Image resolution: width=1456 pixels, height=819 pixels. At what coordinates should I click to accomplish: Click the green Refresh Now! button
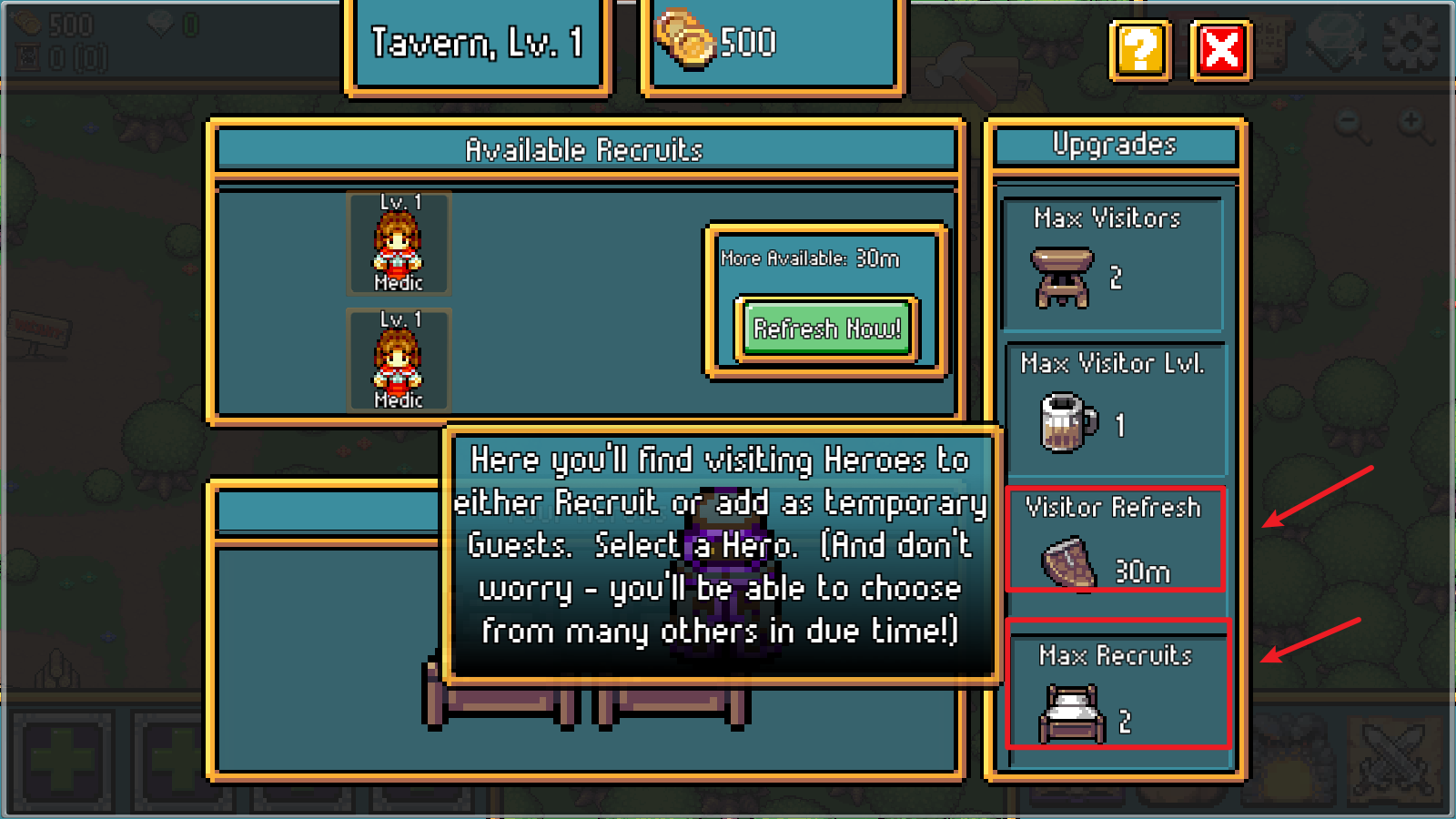tap(826, 329)
